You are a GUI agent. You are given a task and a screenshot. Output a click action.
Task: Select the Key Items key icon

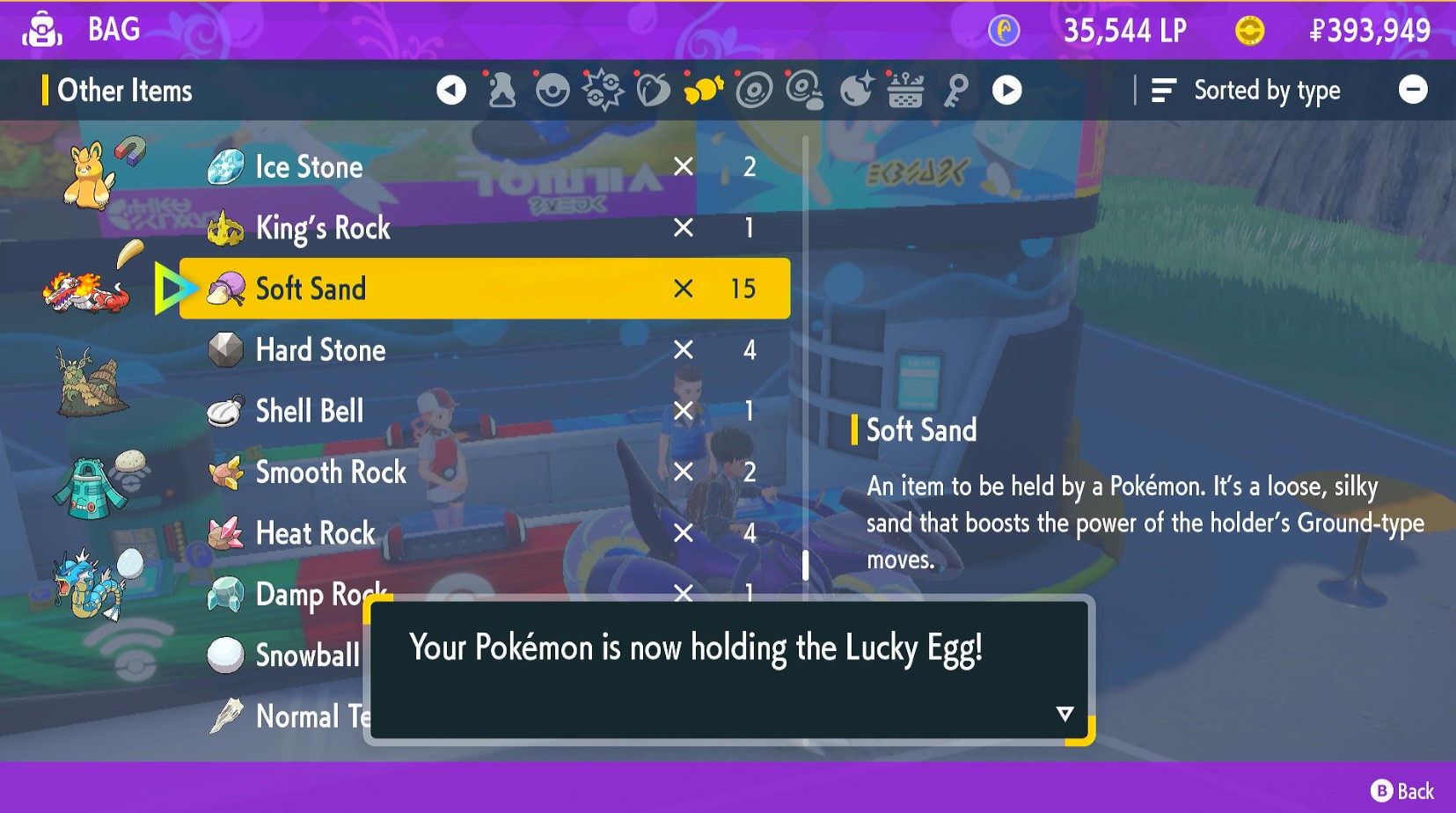[x=958, y=89]
